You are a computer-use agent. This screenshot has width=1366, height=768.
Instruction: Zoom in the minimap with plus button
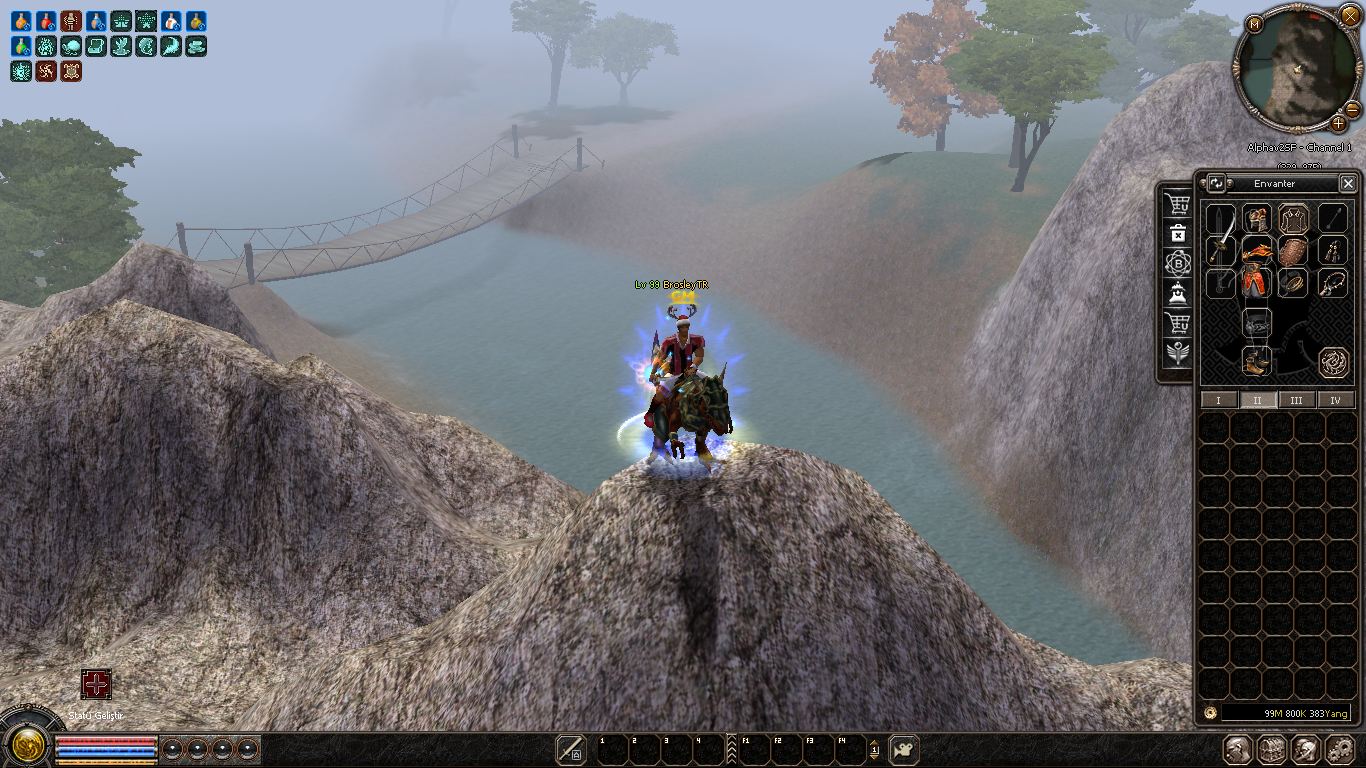click(1339, 124)
